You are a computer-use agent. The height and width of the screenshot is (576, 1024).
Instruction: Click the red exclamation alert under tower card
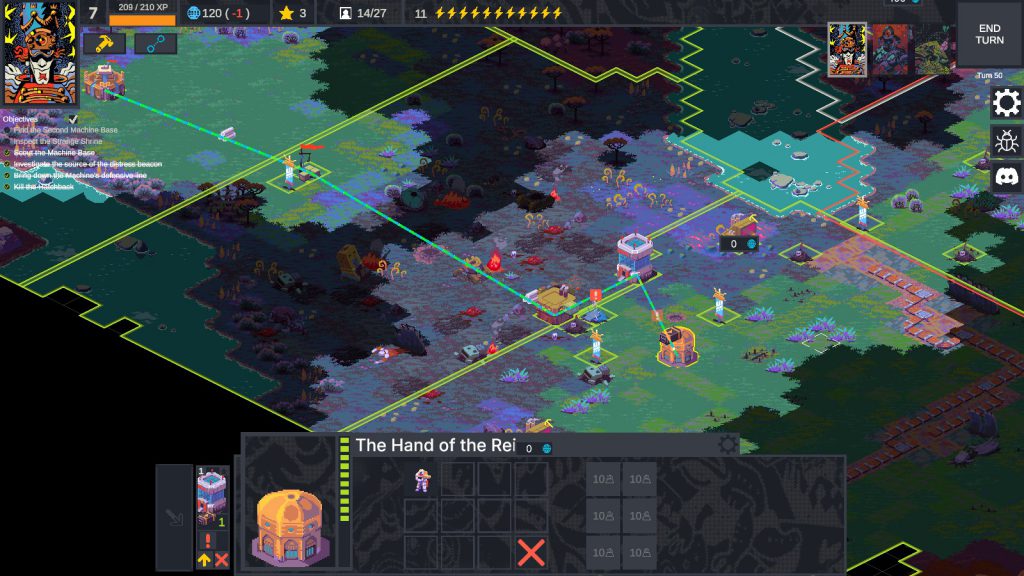pyautogui.click(x=209, y=540)
